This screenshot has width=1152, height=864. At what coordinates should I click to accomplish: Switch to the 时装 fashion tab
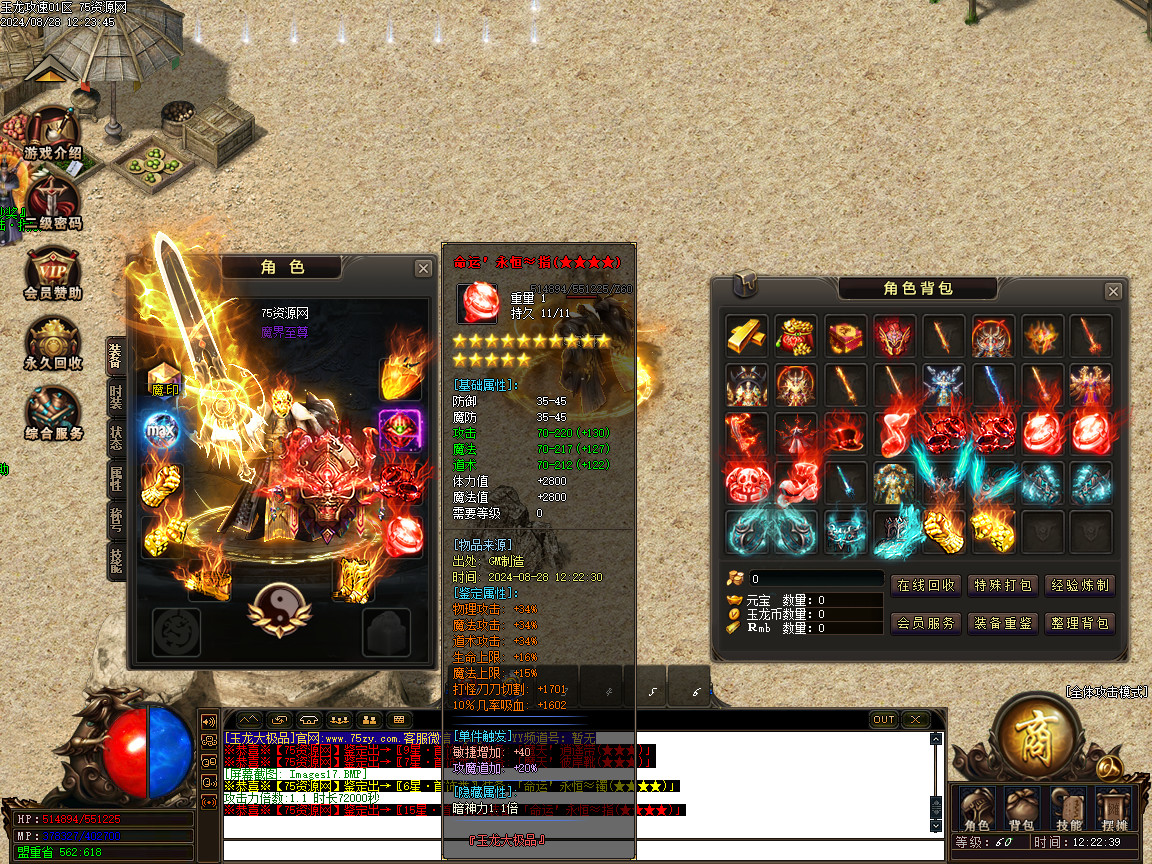click(116, 399)
